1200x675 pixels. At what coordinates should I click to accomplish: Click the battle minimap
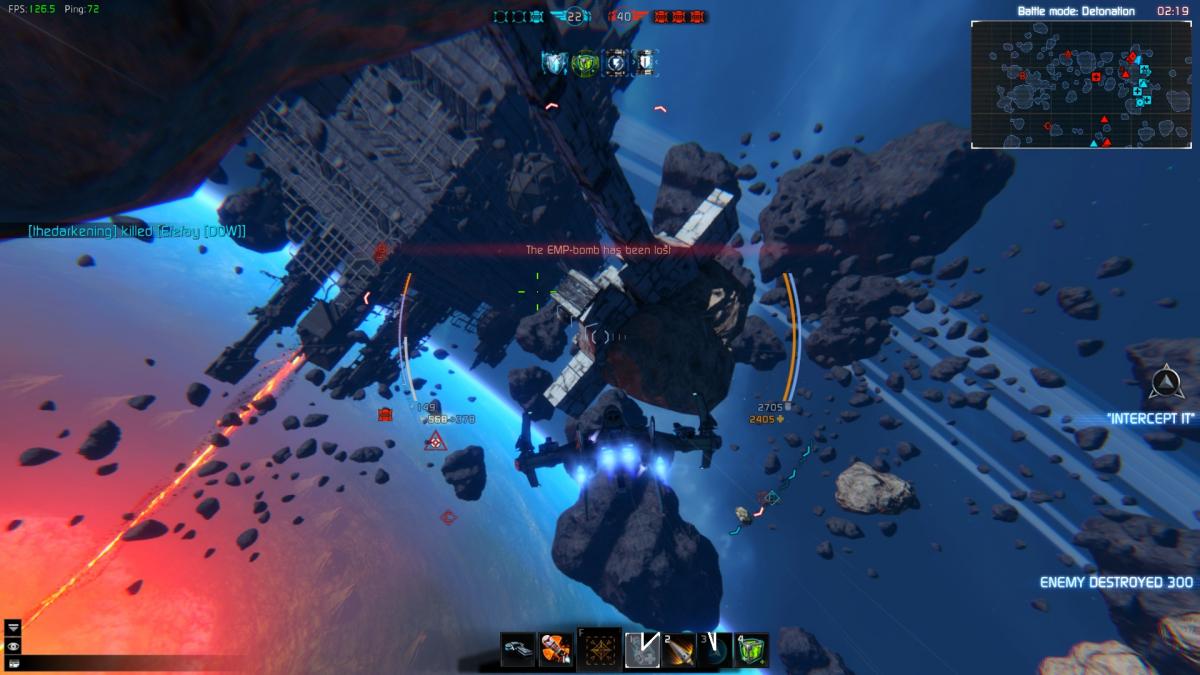(1080, 85)
